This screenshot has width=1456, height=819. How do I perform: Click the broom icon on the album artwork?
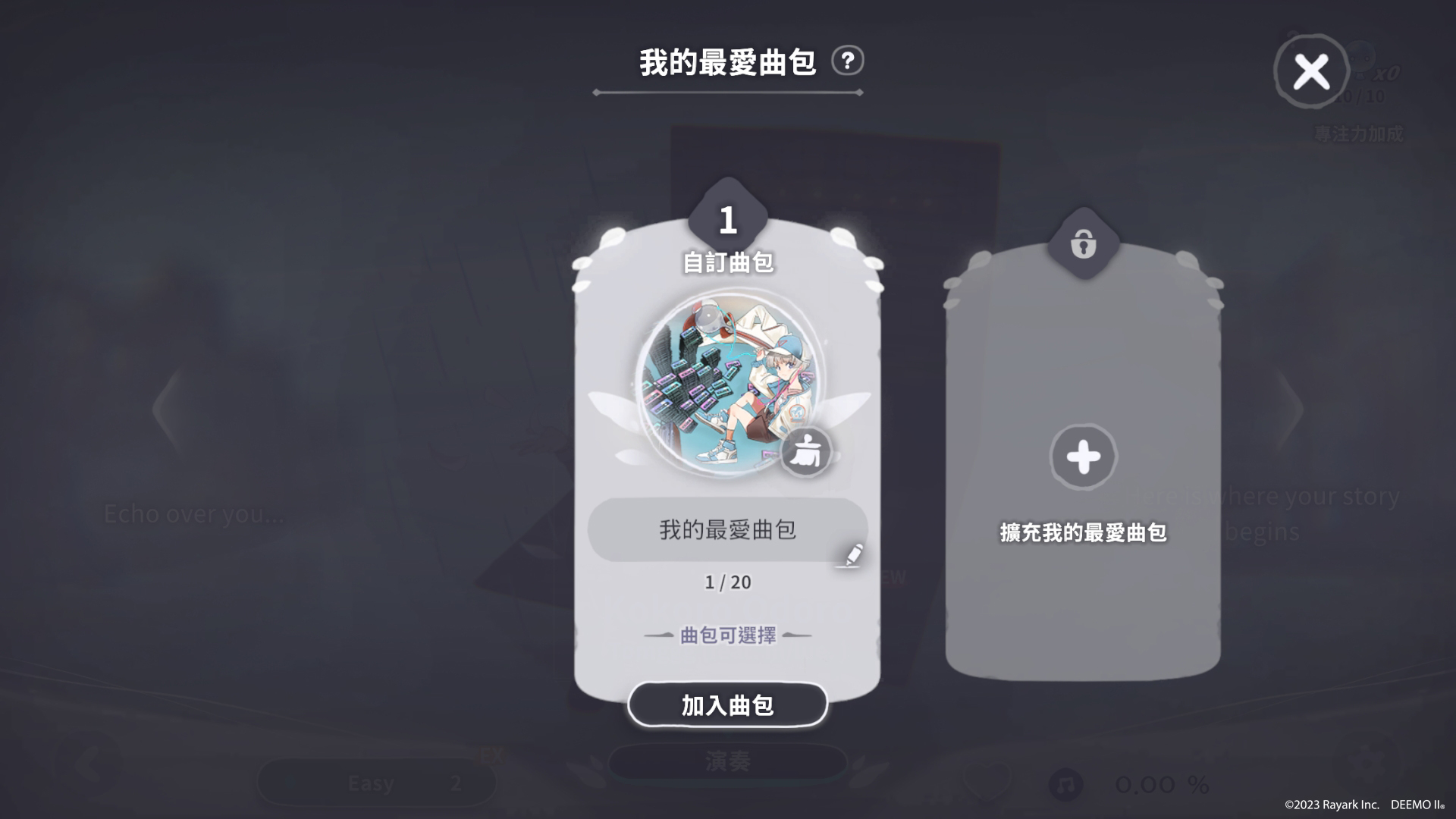[x=808, y=453]
